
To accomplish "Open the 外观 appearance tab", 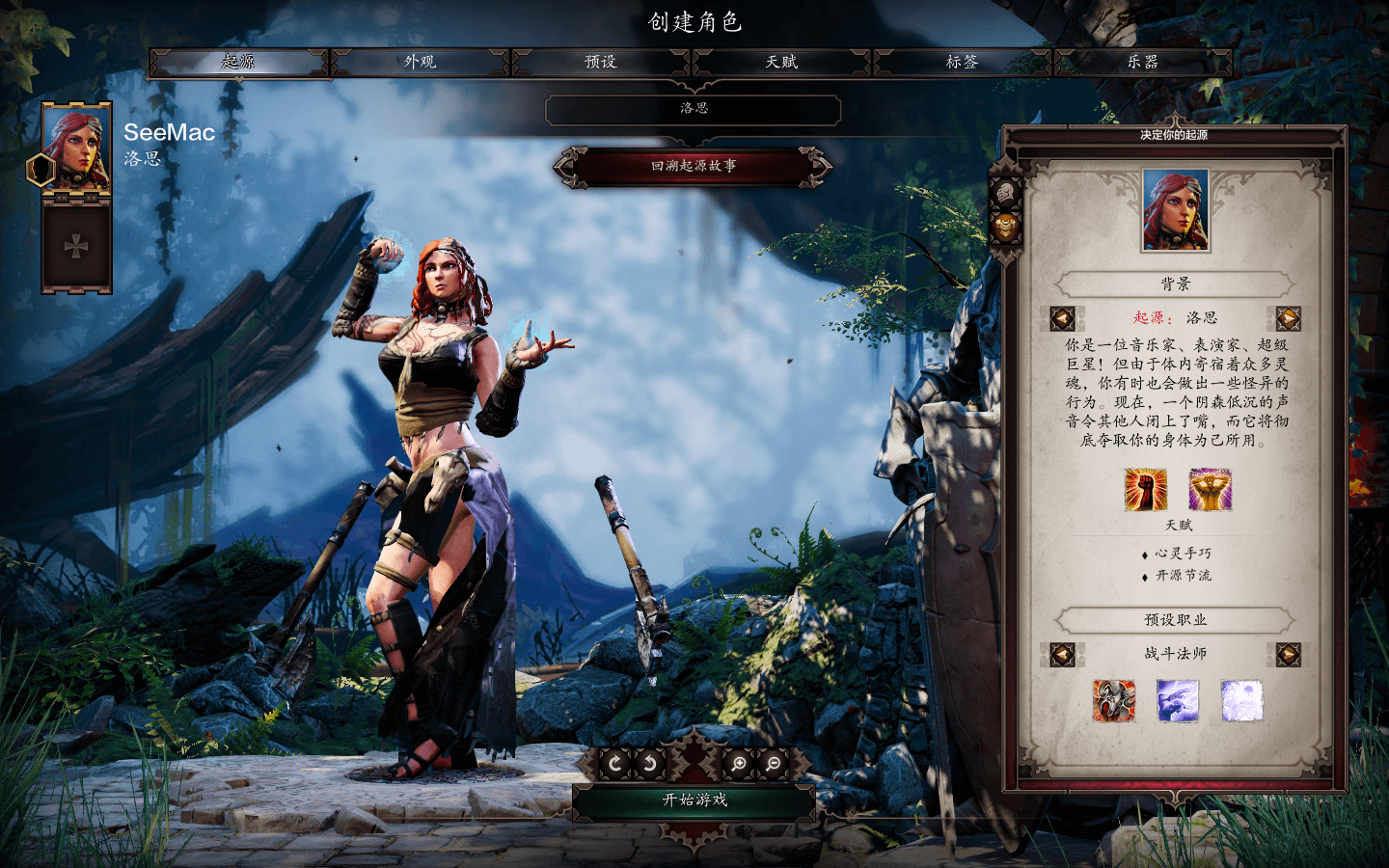I will click(420, 62).
